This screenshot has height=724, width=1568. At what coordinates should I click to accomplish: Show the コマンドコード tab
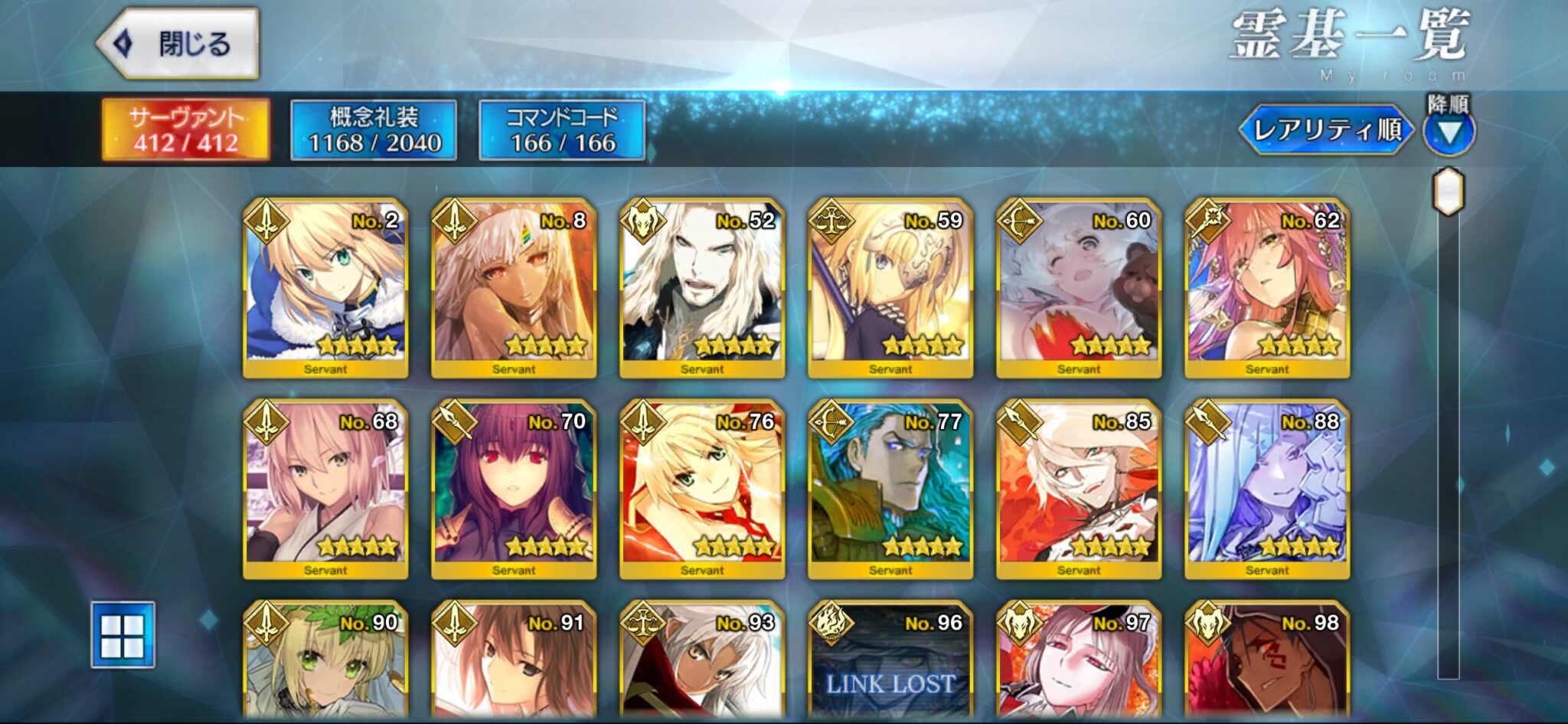[x=562, y=129]
